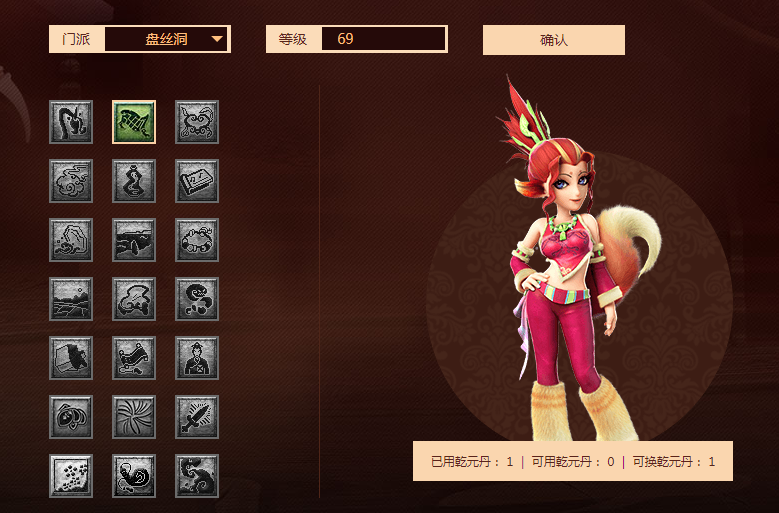Select the robed figure portrait skill icon
The height and width of the screenshot is (513, 779).
point(197,358)
